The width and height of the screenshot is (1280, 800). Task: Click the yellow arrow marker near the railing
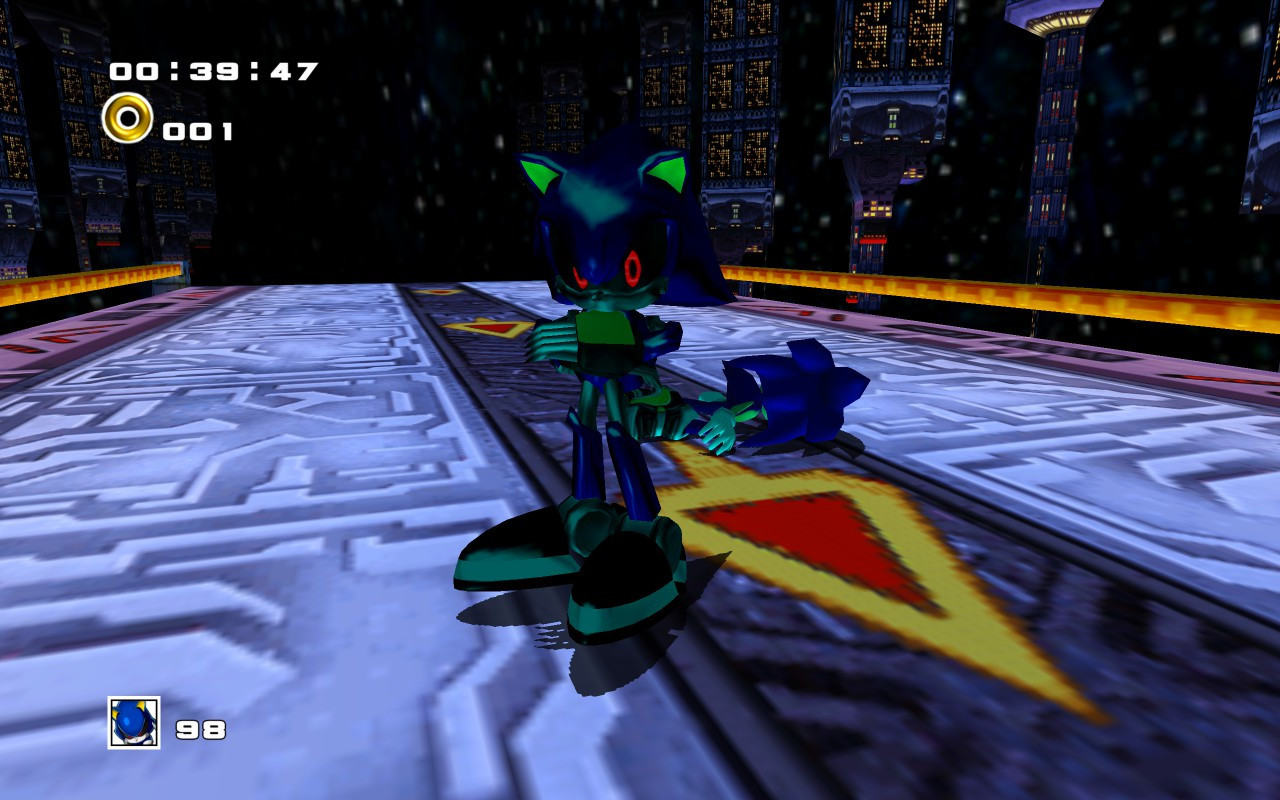[485, 325]
